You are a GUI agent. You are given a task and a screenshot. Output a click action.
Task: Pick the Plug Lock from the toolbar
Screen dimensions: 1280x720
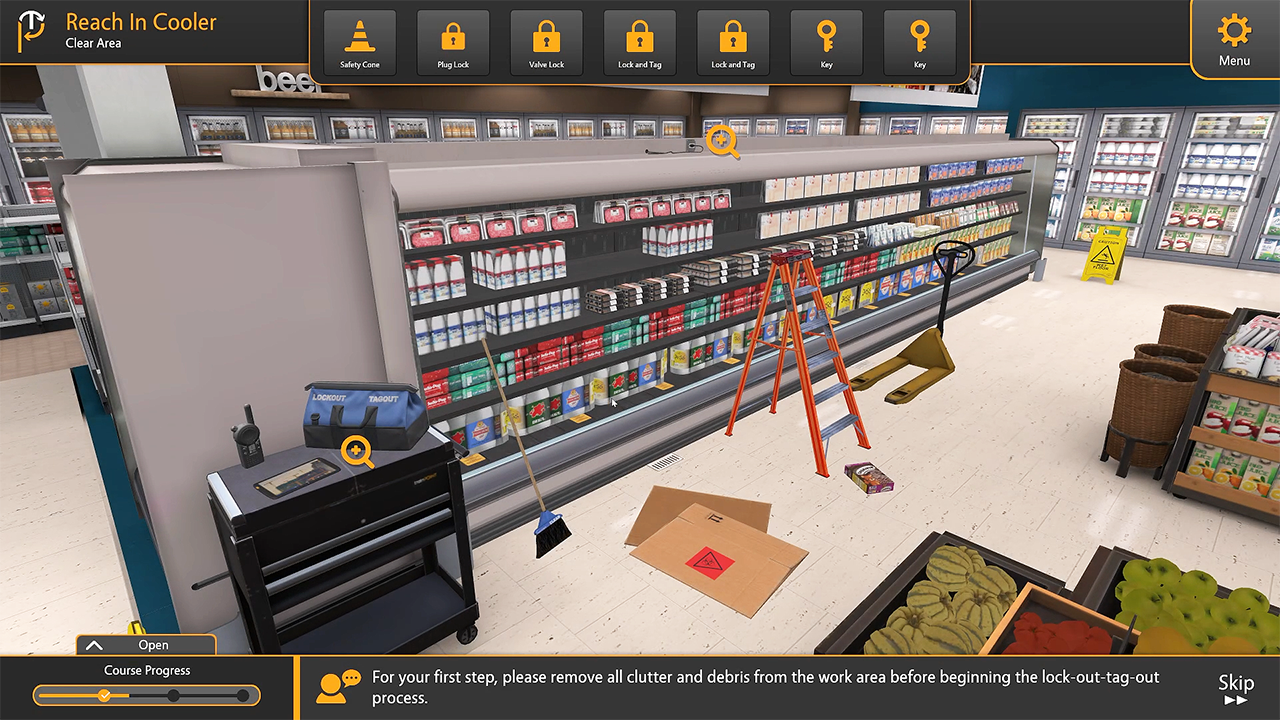pyautogui.click(x=453, y=43)
